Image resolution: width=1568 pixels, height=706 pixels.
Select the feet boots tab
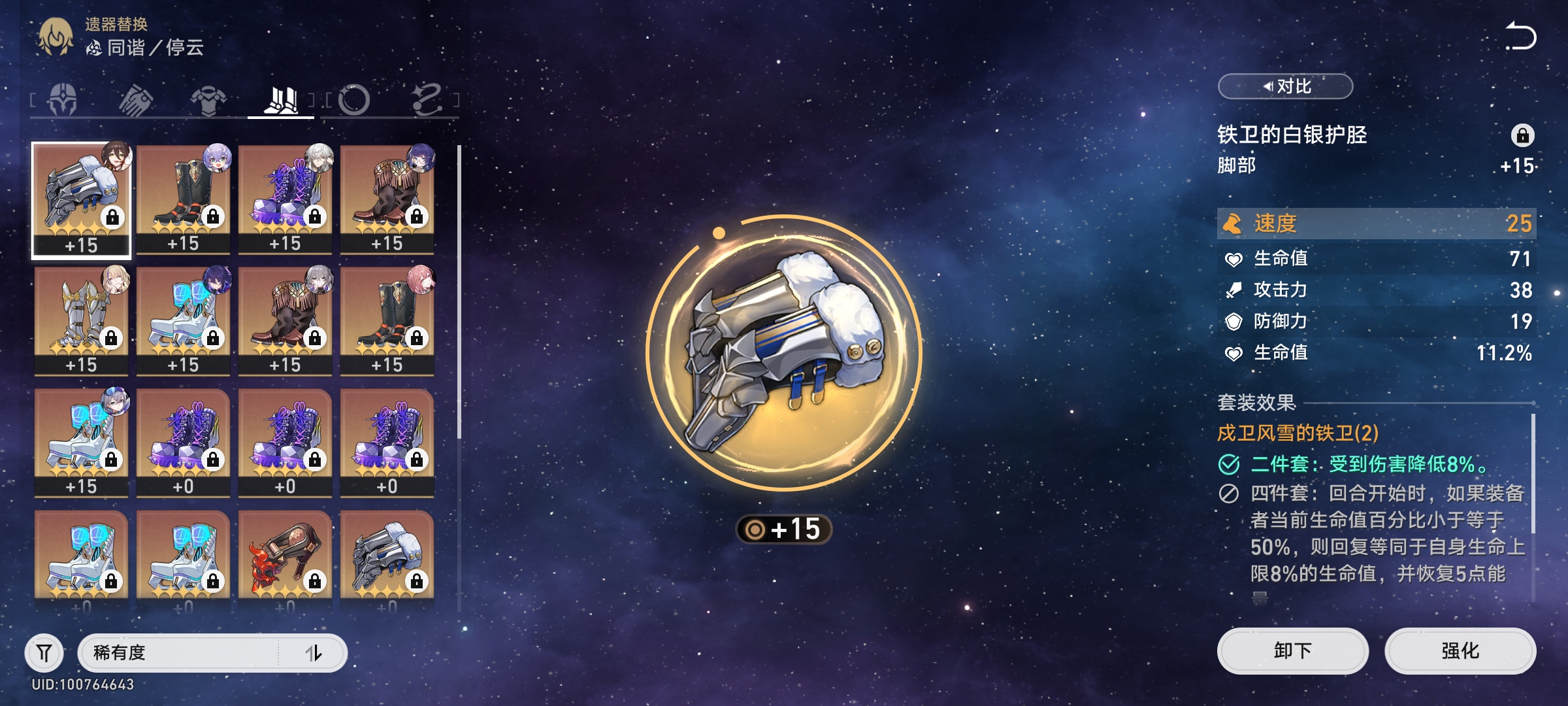(281, 101)
